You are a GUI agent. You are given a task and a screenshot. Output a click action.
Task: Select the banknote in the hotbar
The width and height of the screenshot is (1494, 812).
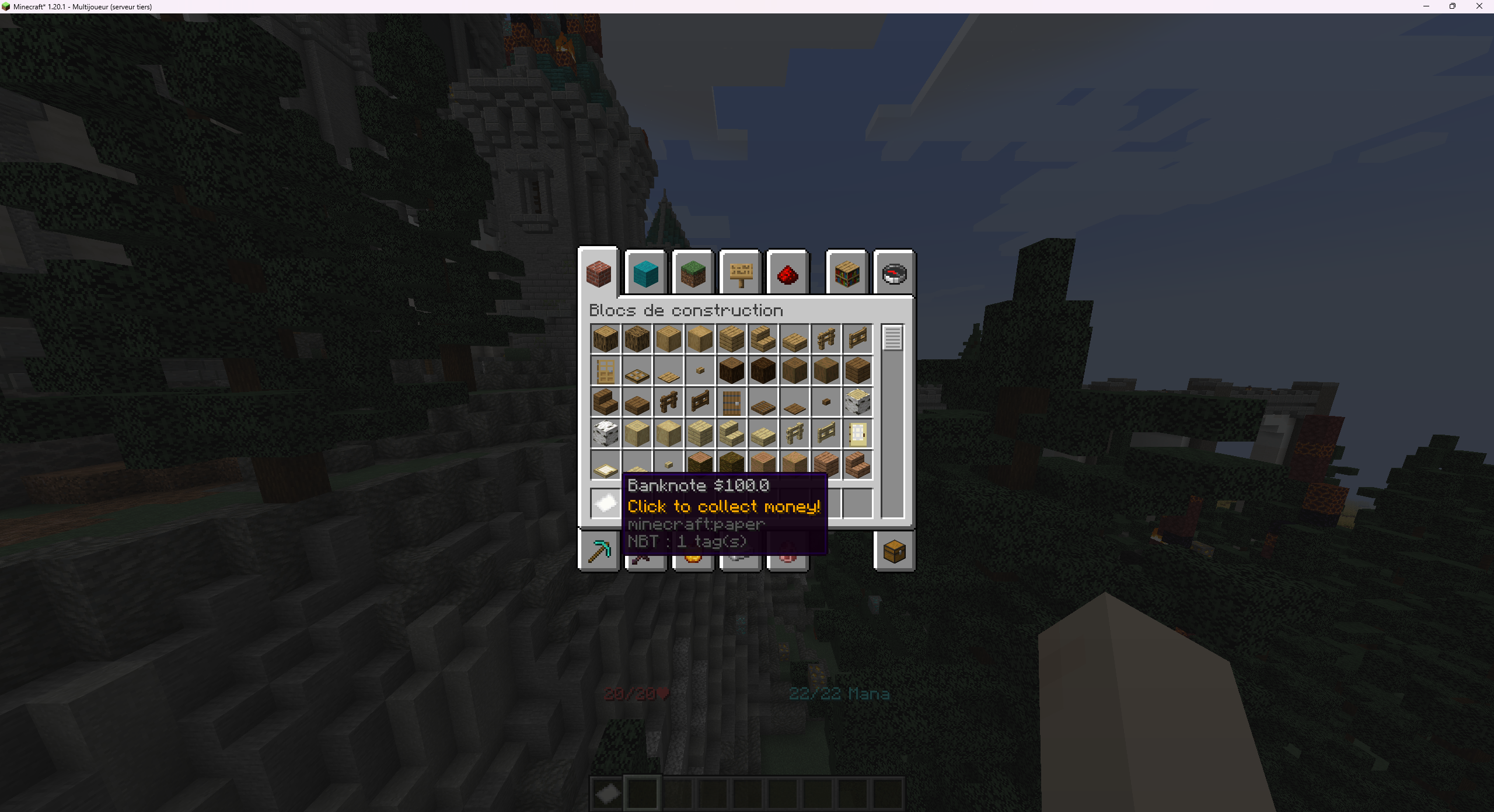609,793
